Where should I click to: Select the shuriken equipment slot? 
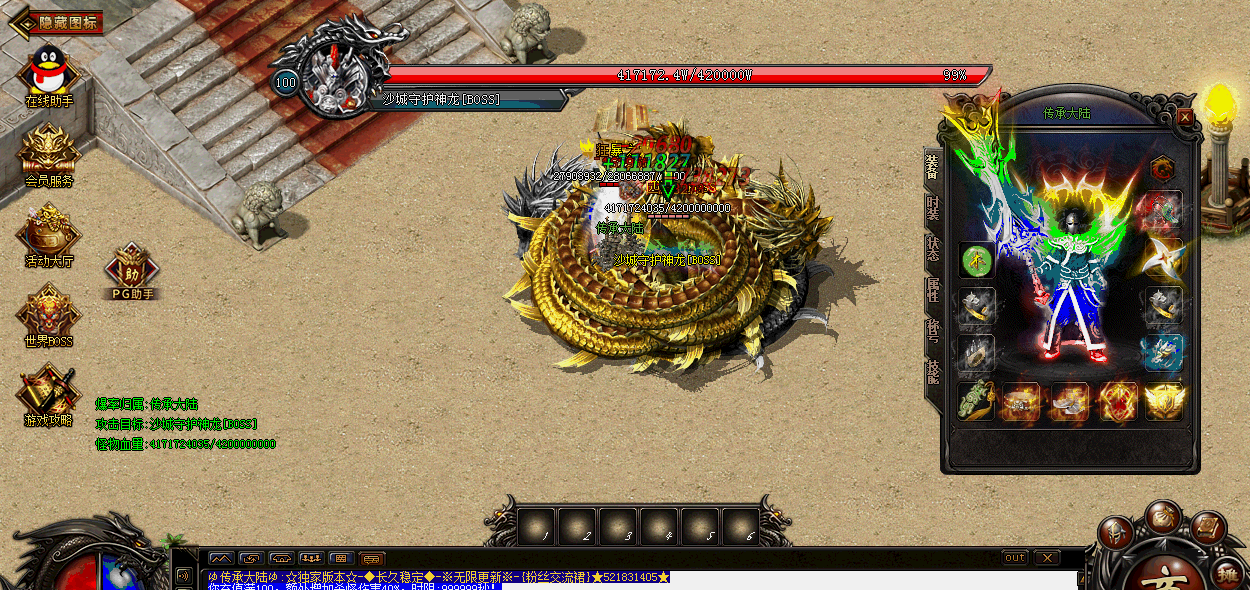pos(1163,256)
